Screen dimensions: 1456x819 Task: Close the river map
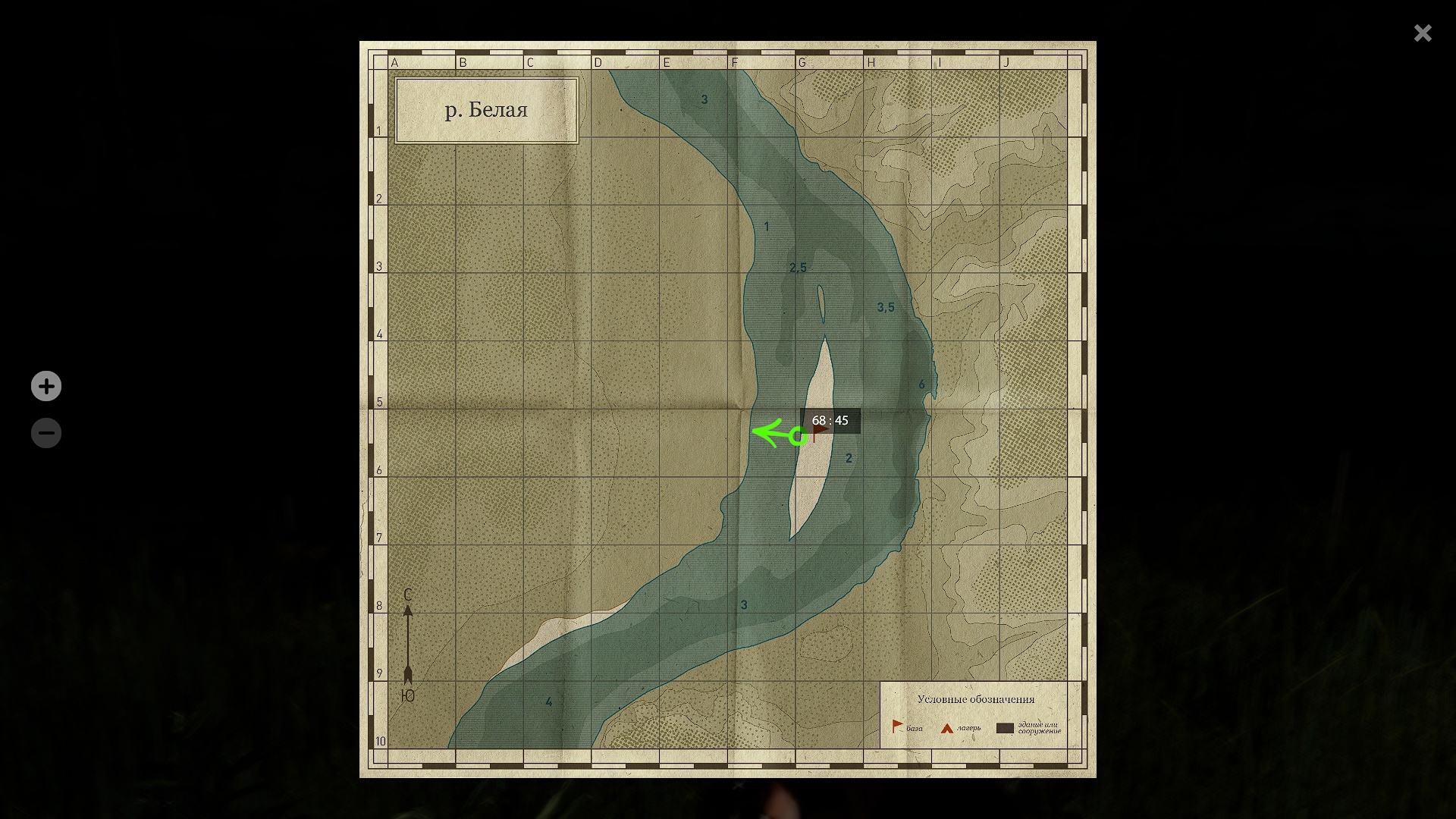pyautogui.click(x=1422, y=33)
